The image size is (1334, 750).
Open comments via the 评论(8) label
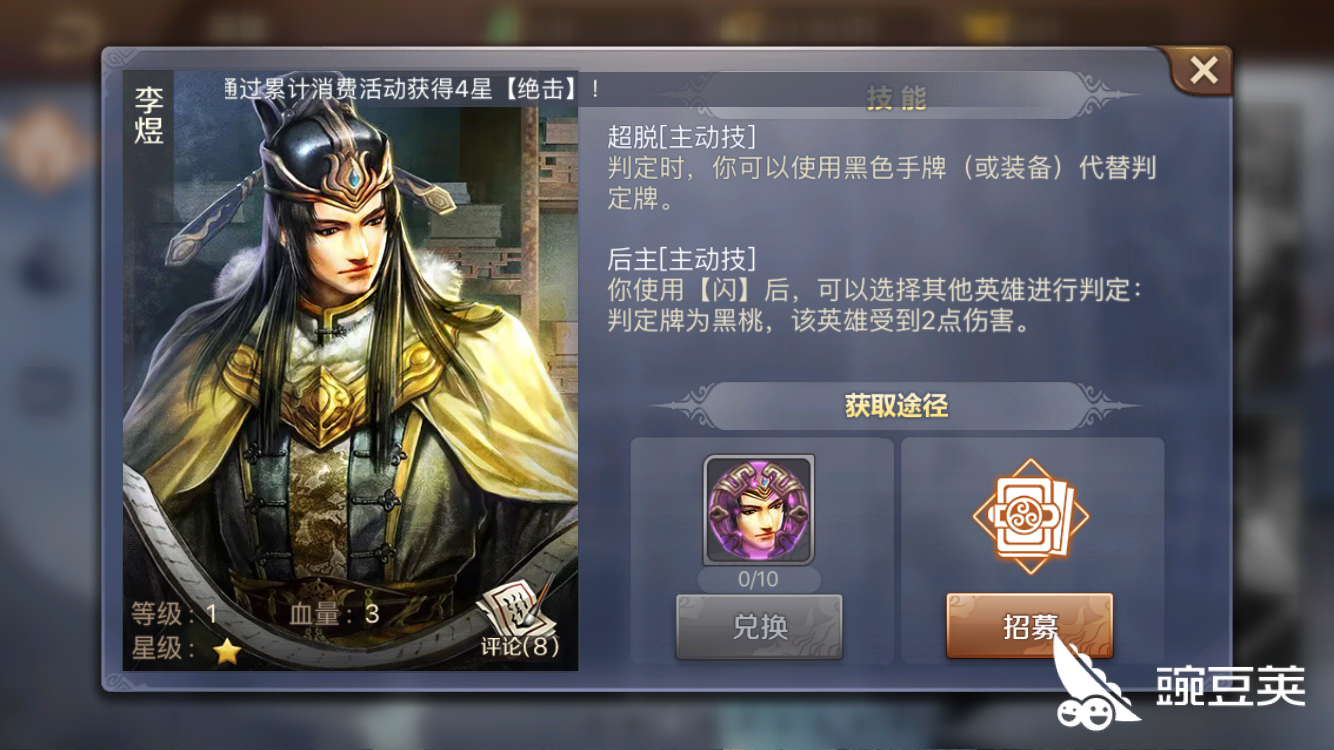coord(519,646)
